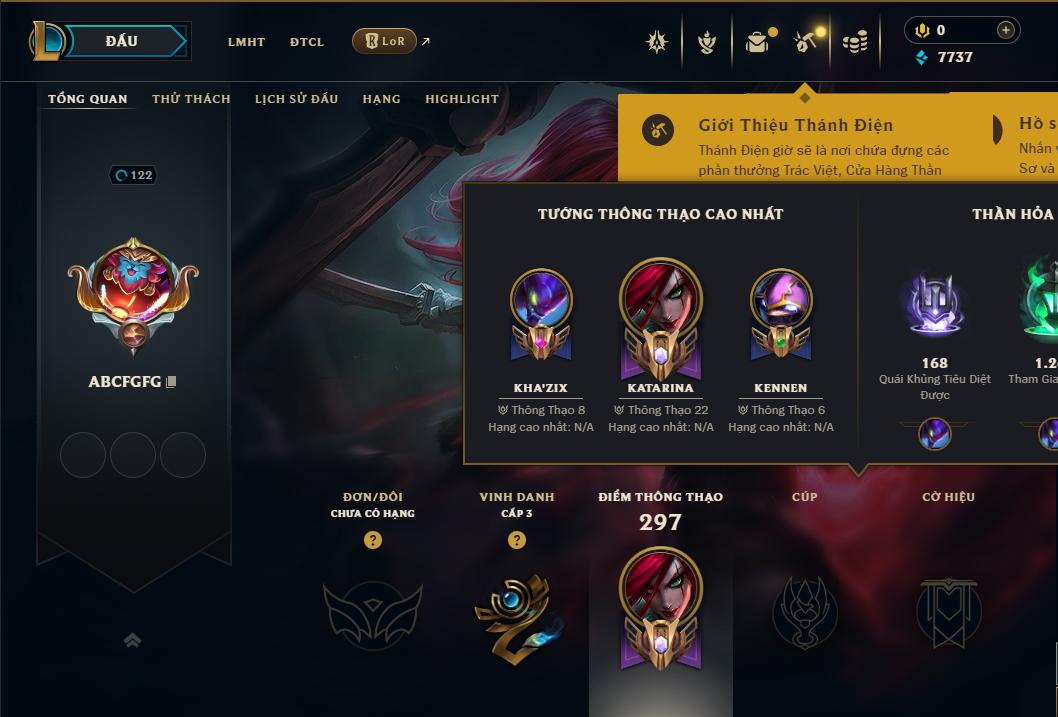Launch the LoR link button

point(384,41)
